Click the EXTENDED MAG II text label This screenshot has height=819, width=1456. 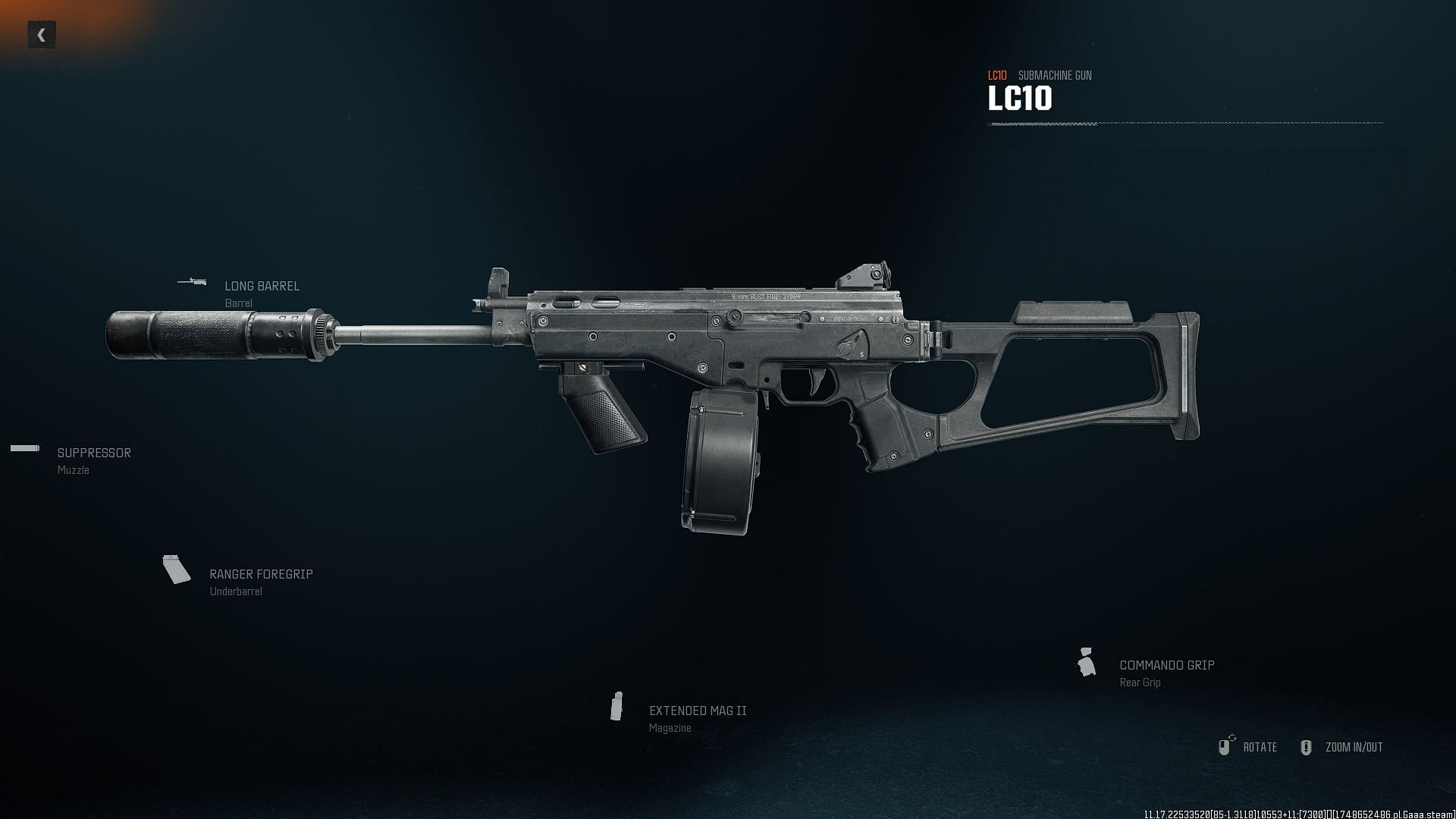click(697, 711)
